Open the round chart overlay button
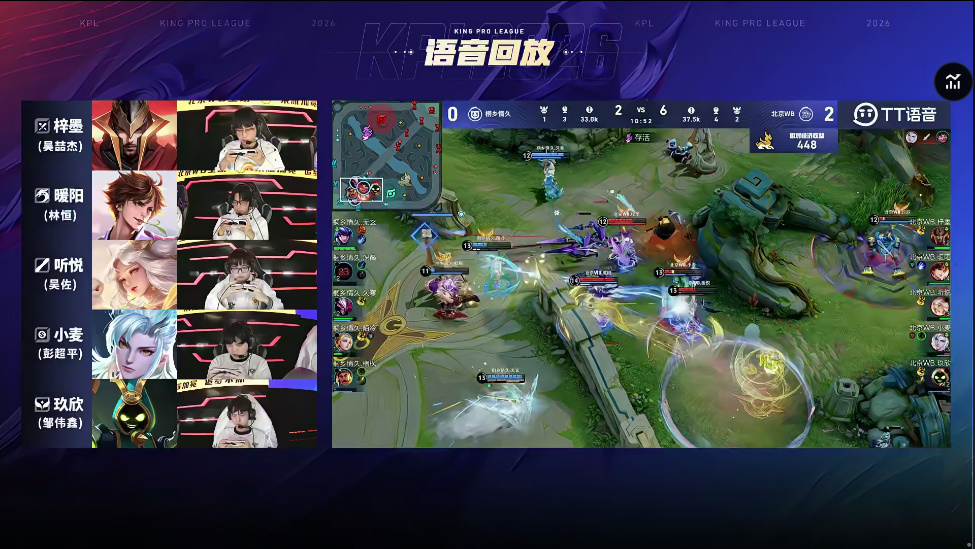975x549 pixels. pos(953,83)
